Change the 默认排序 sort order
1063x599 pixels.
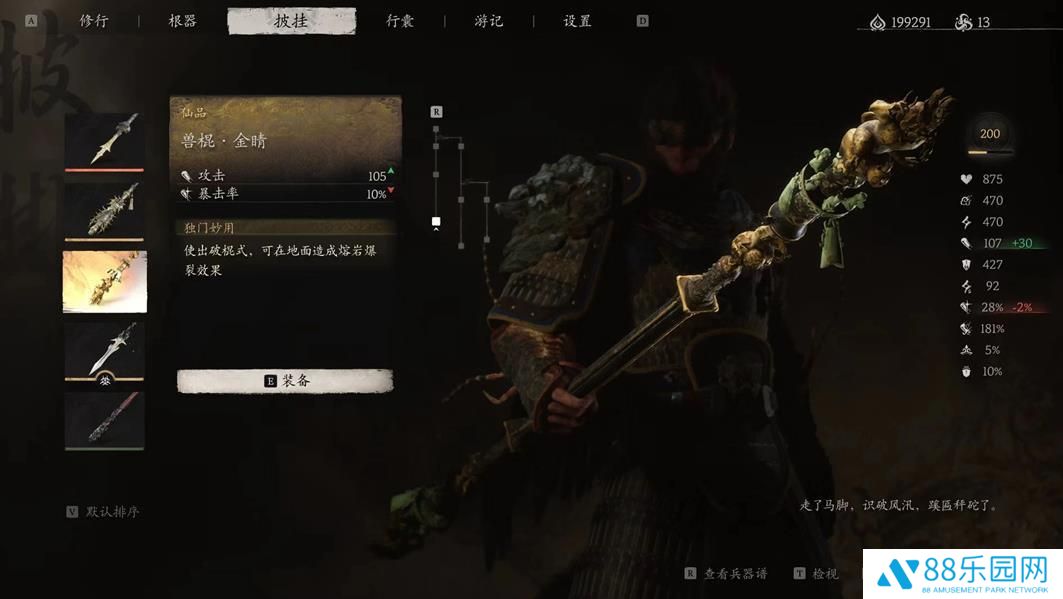coord(103,512)
